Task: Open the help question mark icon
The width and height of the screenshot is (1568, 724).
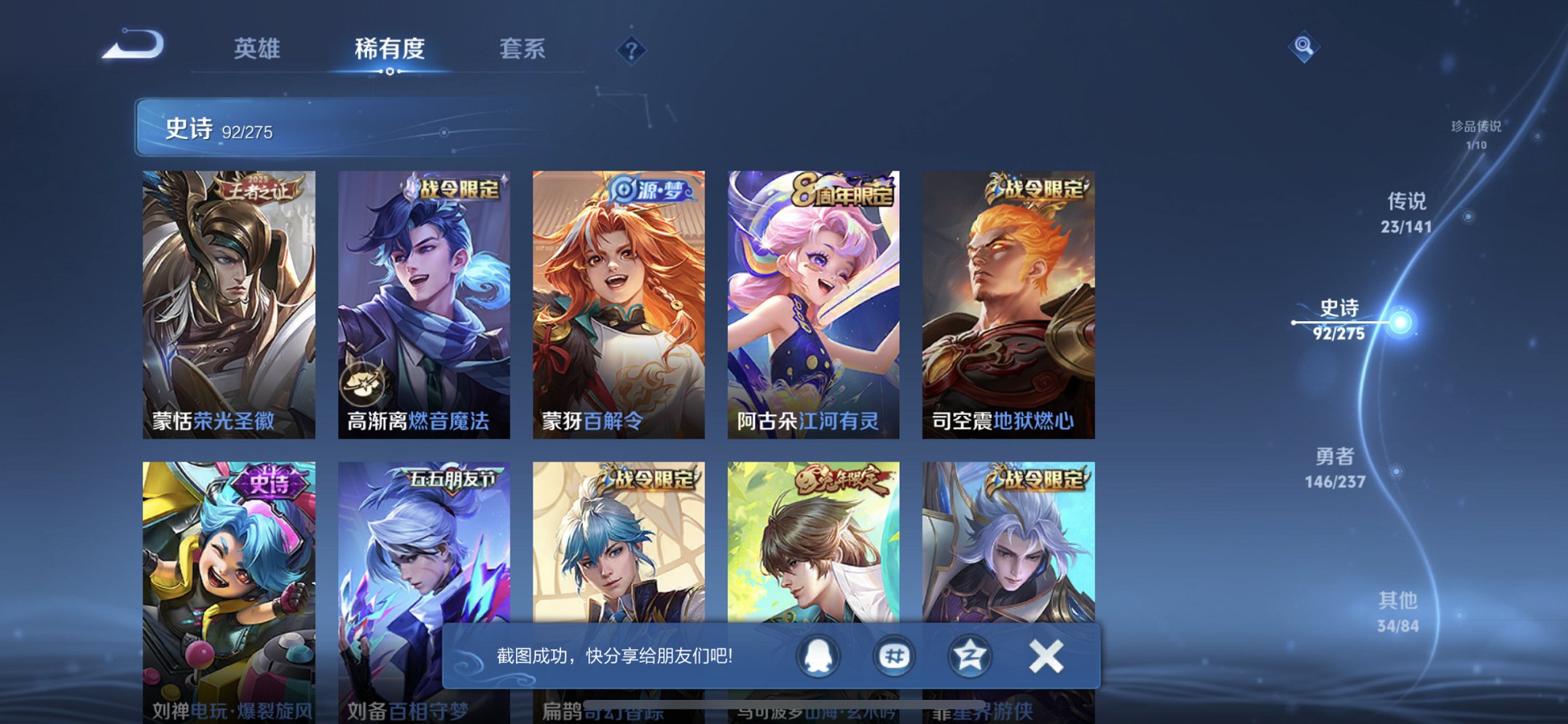Action: [x=631, y=50]
